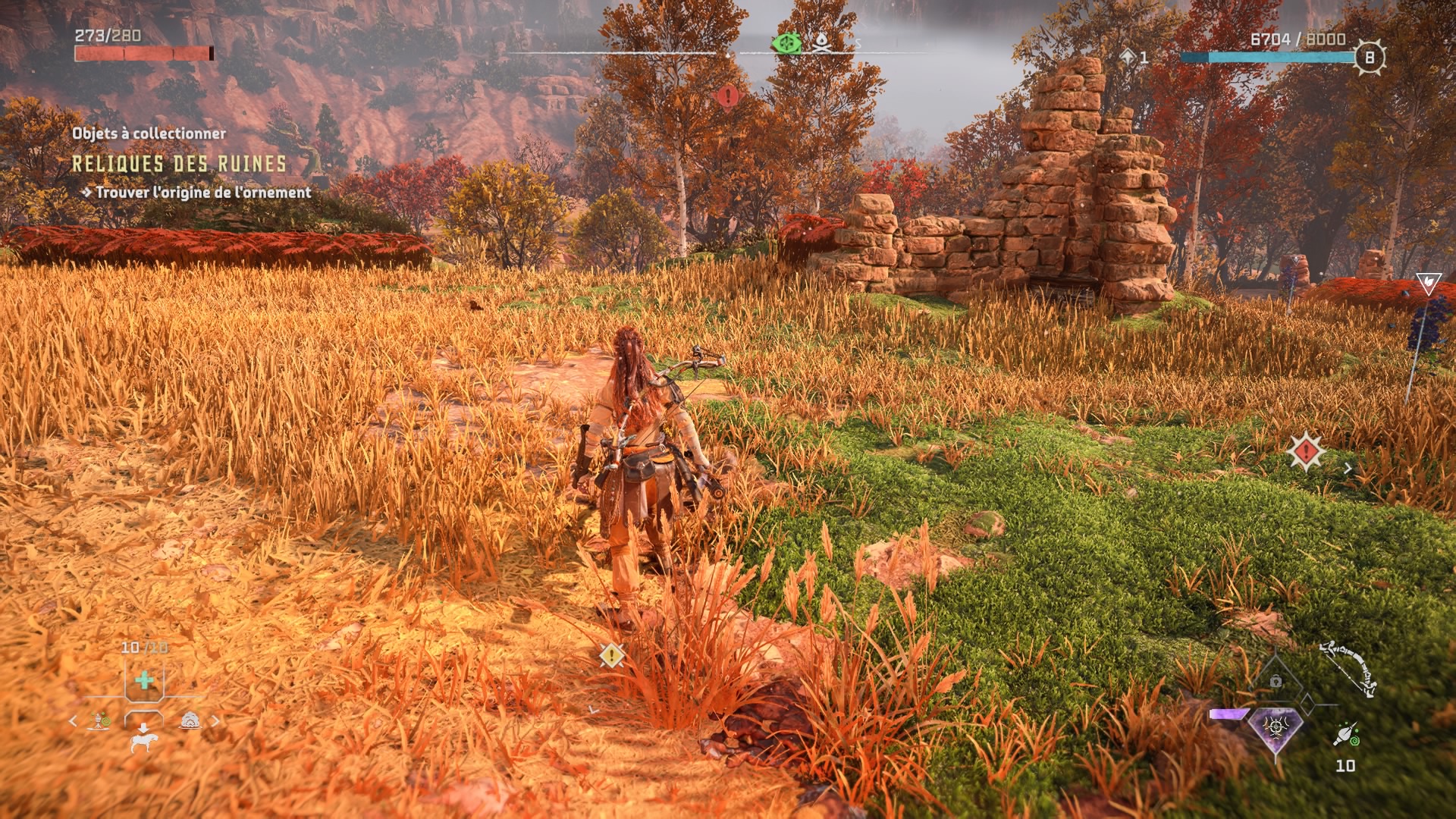
Task: Cycle quick bar with the left arrow
Action: pyautogui.click(x=73, y=720)
